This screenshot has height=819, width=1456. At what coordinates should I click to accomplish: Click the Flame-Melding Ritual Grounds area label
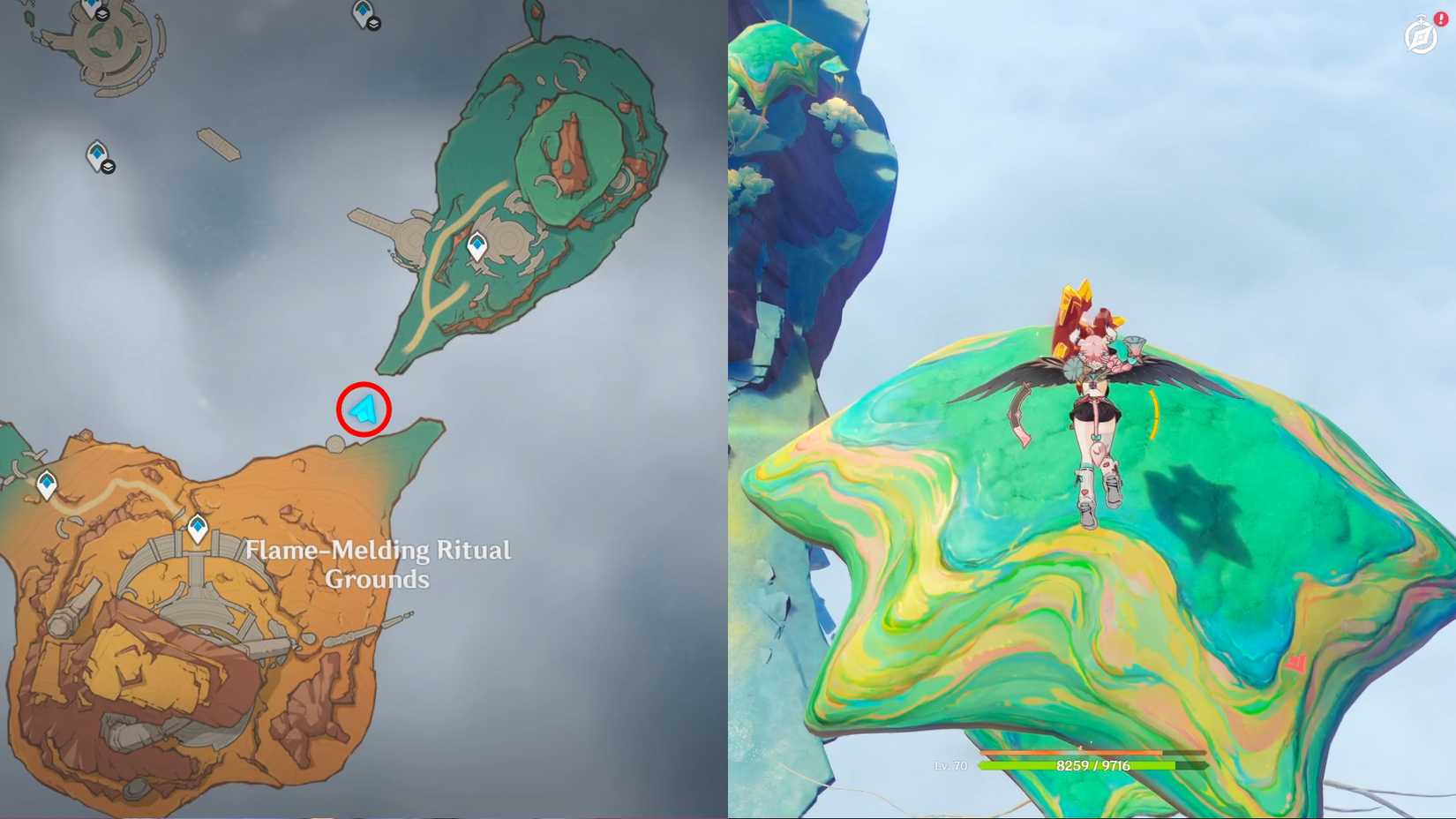378,565
